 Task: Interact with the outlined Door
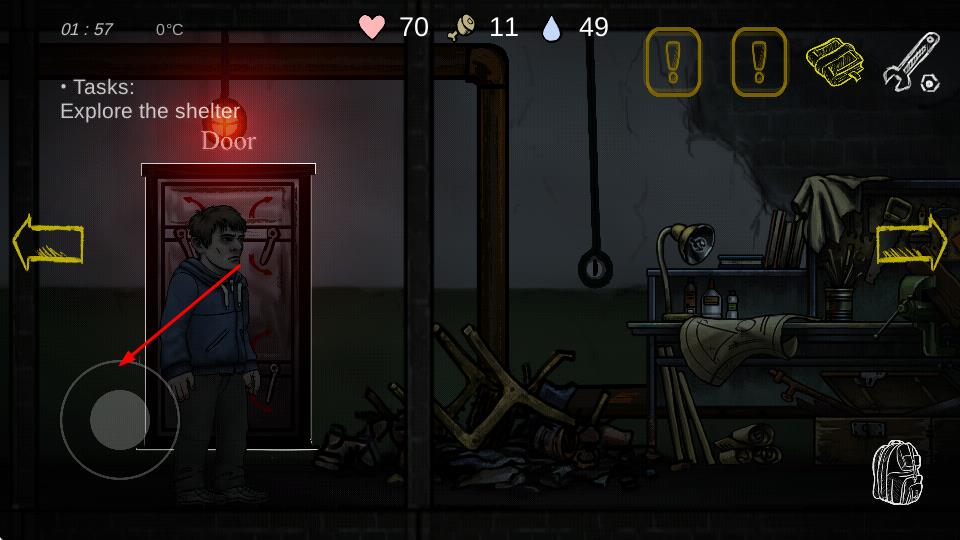click(229, 305)
